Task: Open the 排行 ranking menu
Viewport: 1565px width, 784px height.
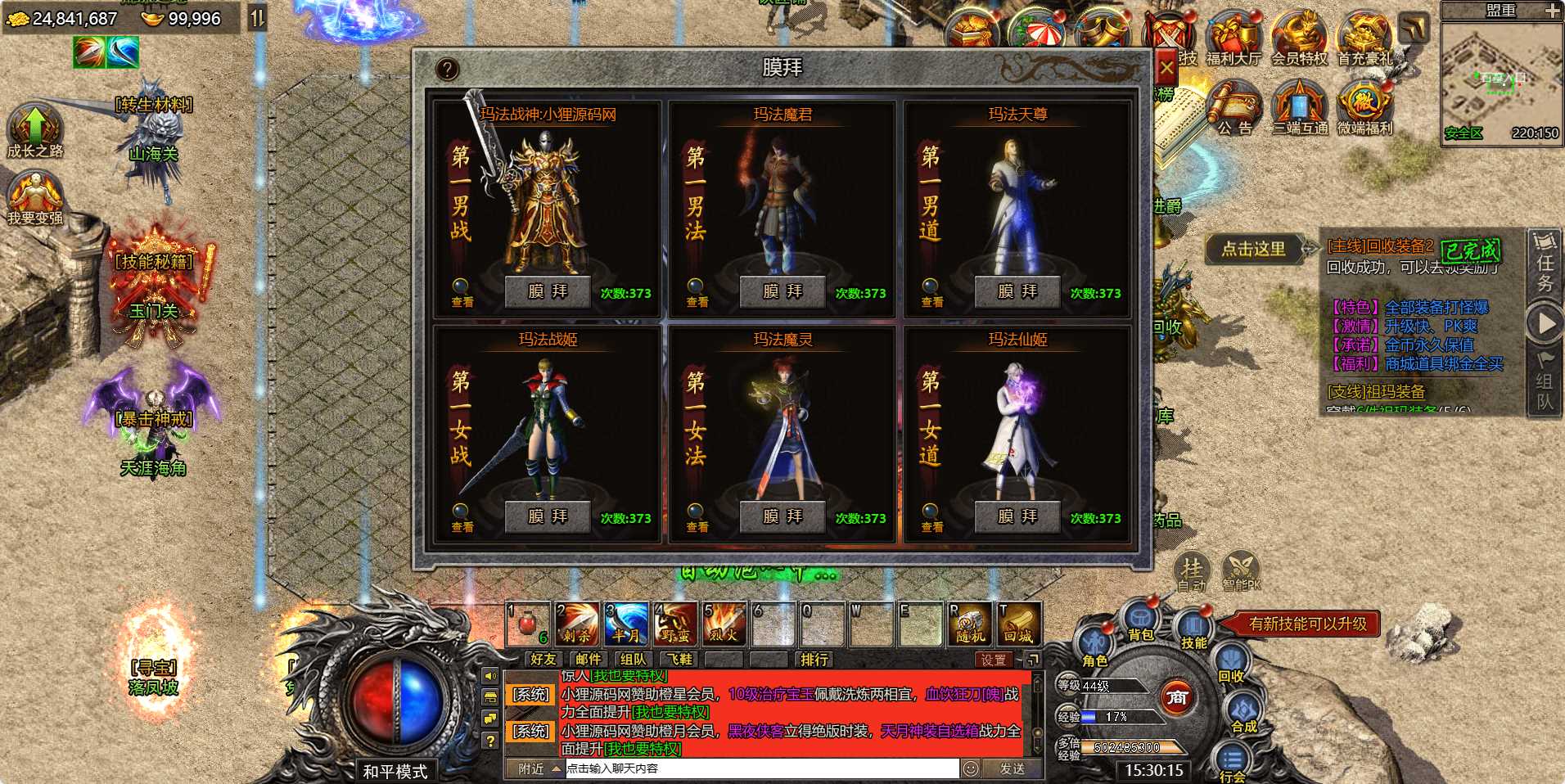Action: pyautogui.click(x=811, y=660)
